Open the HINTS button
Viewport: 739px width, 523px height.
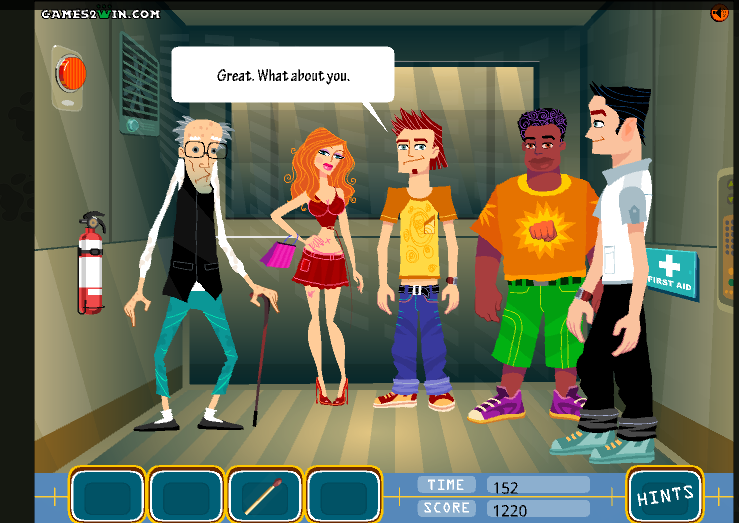665,495
